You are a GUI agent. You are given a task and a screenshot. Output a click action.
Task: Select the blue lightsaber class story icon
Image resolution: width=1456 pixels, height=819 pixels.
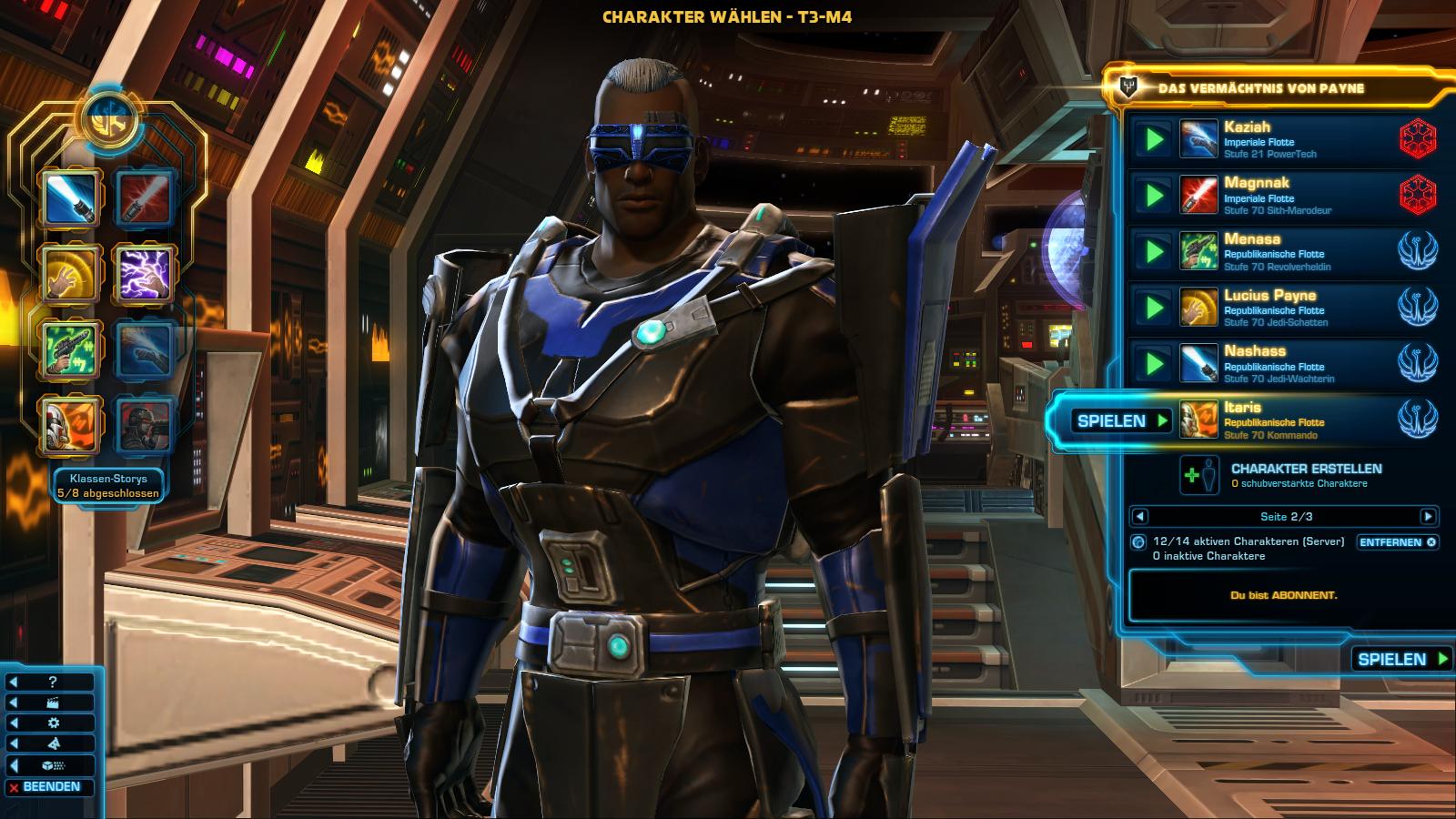coord(71,198)
